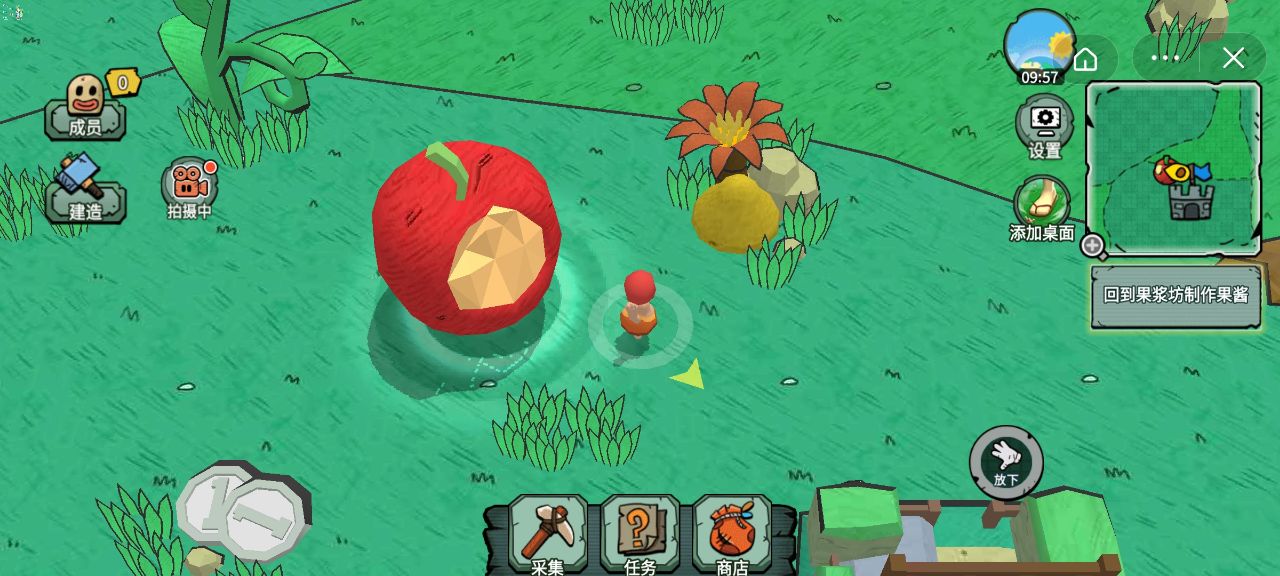Choose the 采集 gather pickaxe button
This screenshot has width=1280, height=576.
(x=548, y=535)
